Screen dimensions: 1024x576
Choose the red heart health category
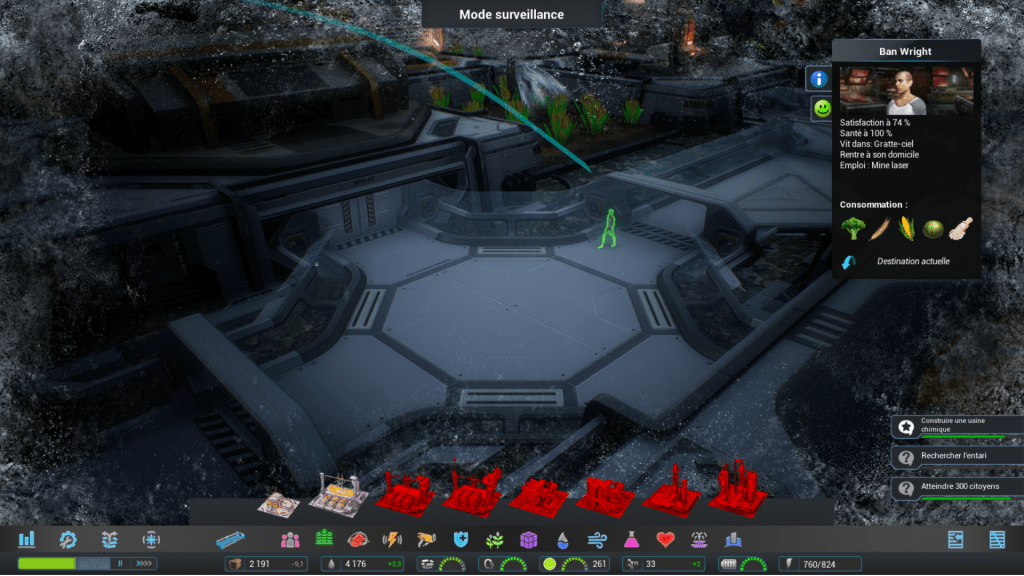666,540
